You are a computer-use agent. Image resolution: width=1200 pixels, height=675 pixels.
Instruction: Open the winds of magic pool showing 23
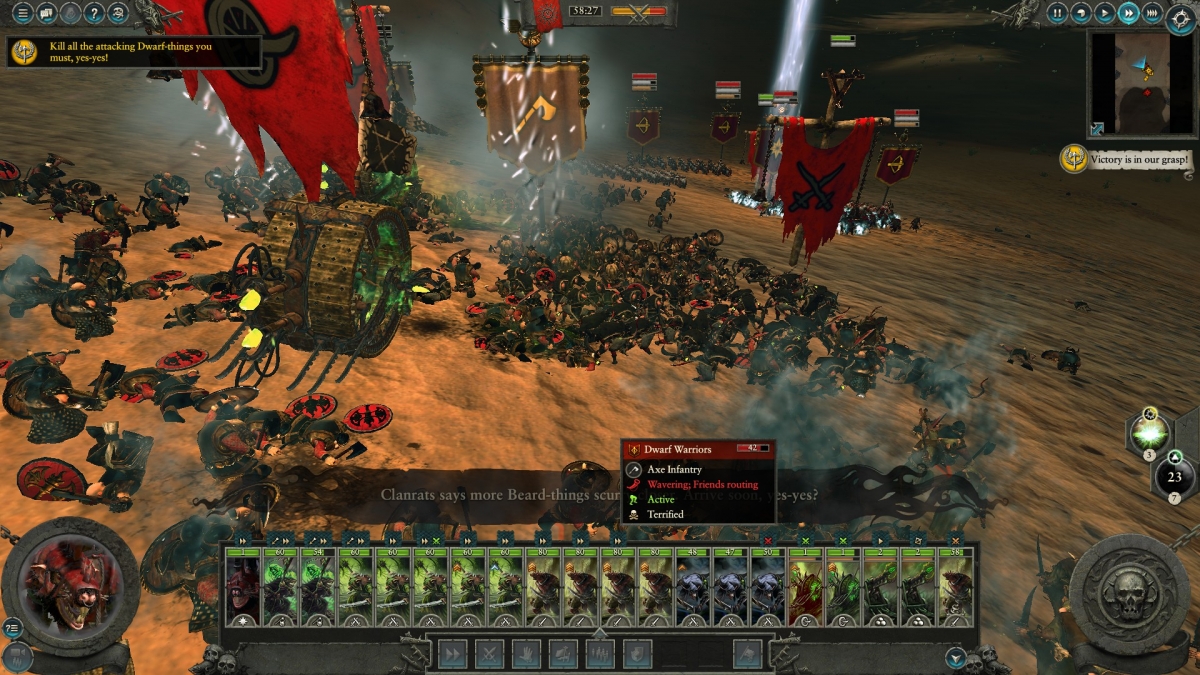tap(1174, 477)
